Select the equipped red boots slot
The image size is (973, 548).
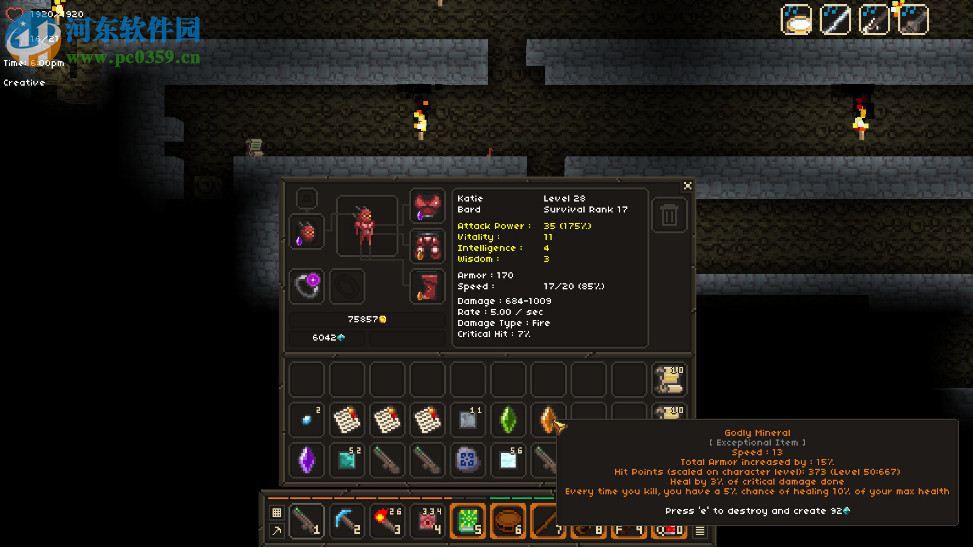tap(428, 286)
